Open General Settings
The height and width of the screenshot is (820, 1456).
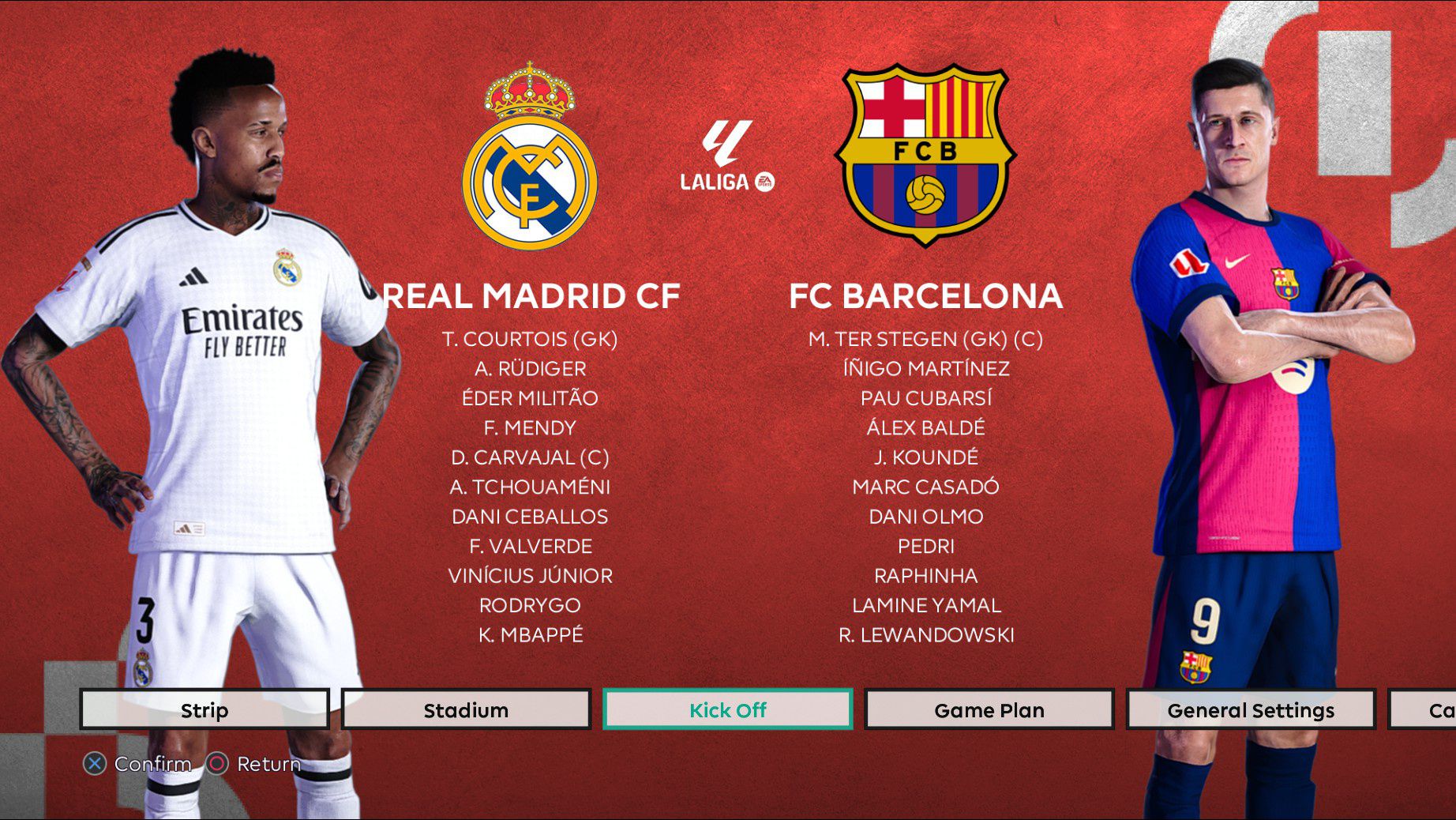pyautogui.click(x=1250, y=709)
